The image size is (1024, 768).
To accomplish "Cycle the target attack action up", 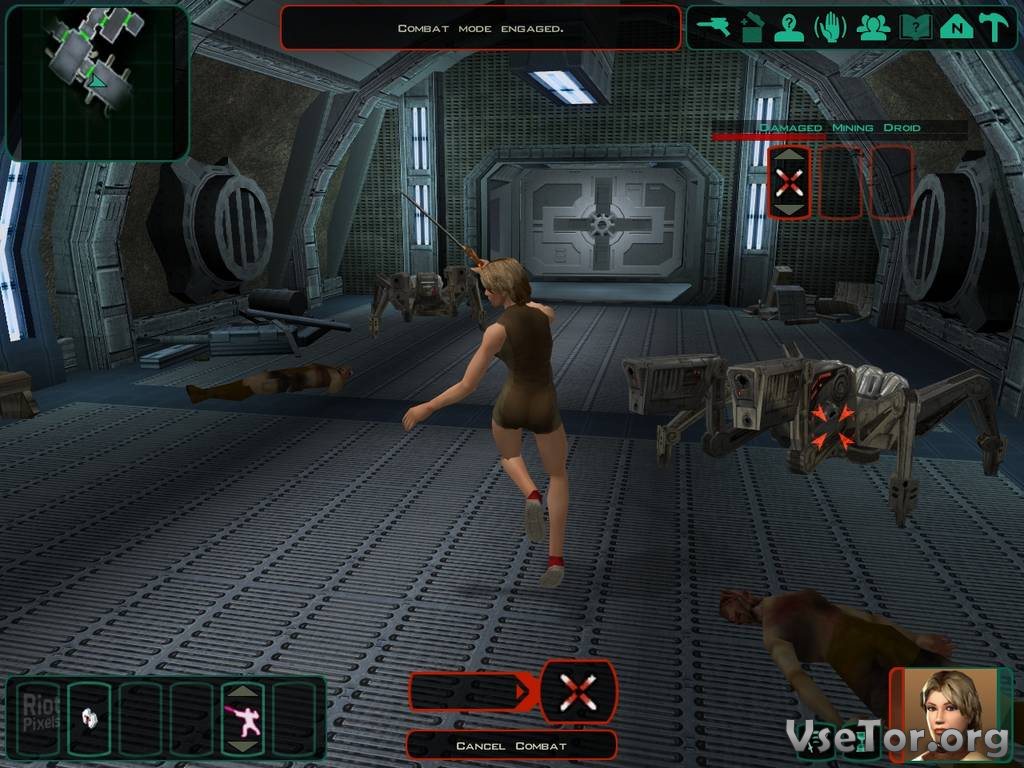I will (790, 154).
